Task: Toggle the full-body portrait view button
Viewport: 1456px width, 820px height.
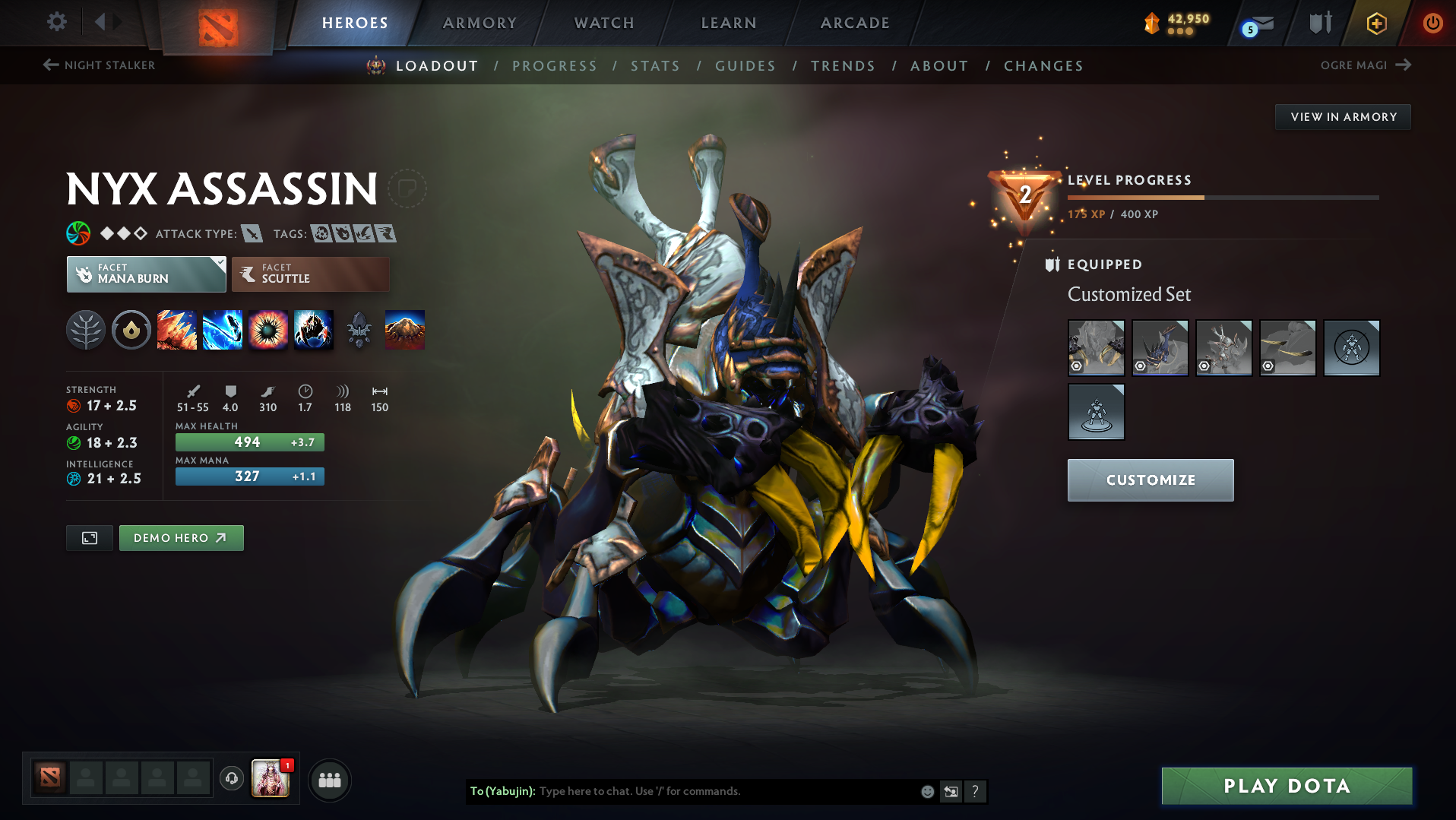Action: (89, 537)
